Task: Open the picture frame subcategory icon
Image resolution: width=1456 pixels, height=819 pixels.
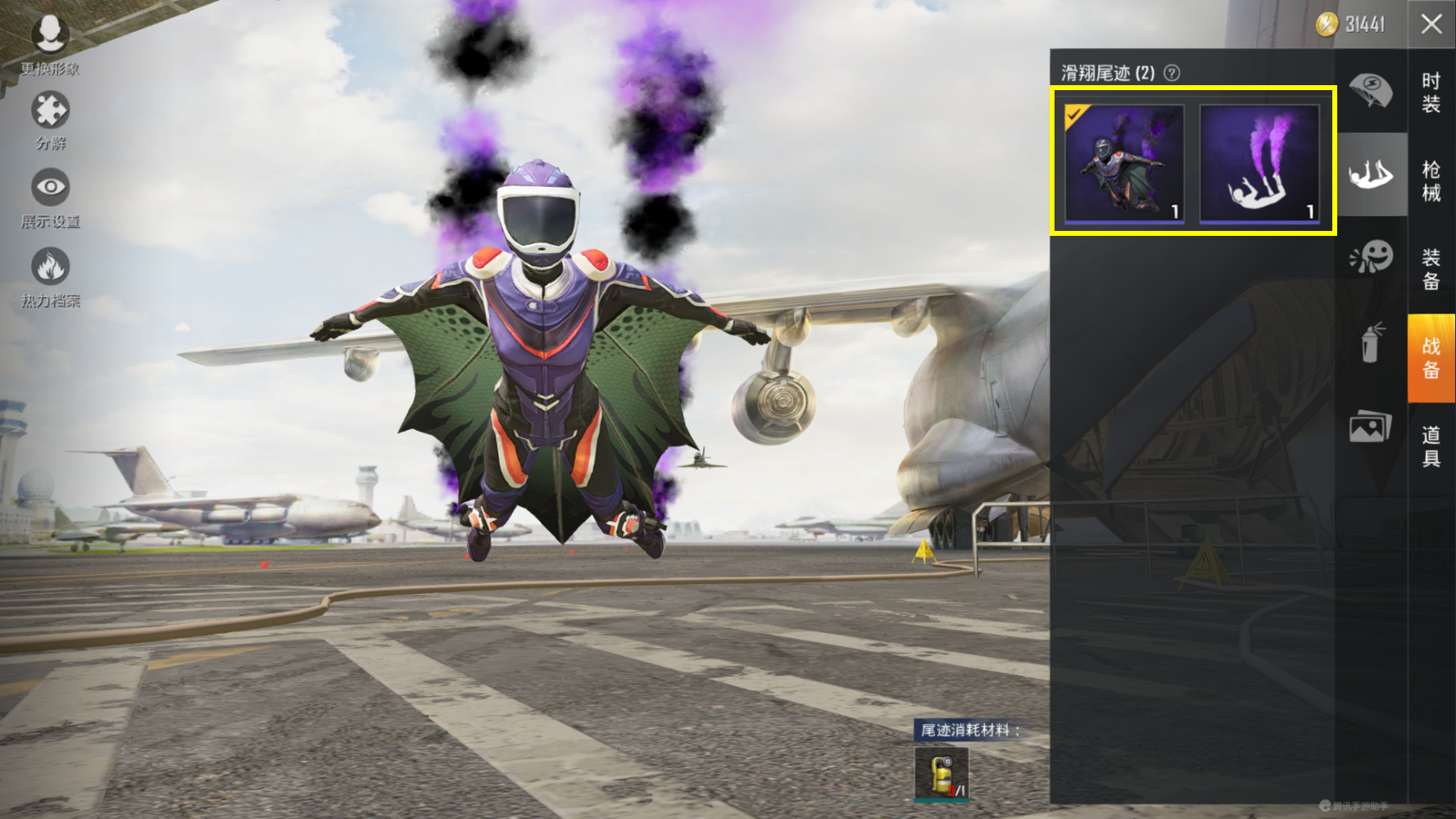Action: [1371, 427]
